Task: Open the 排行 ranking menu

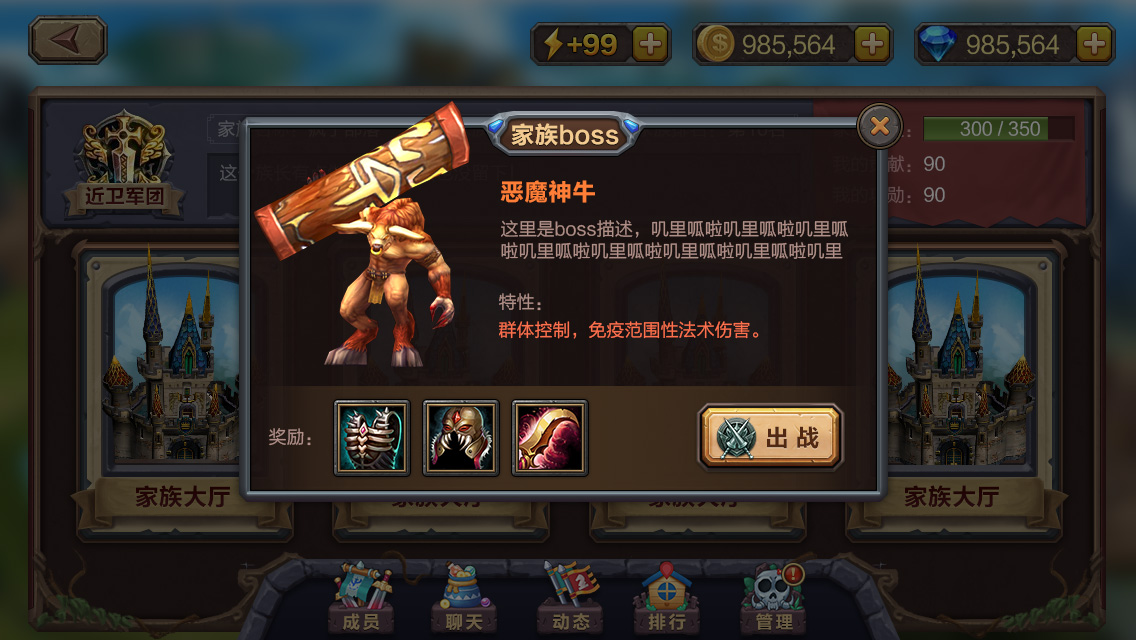Action: [x=666, y=600]
